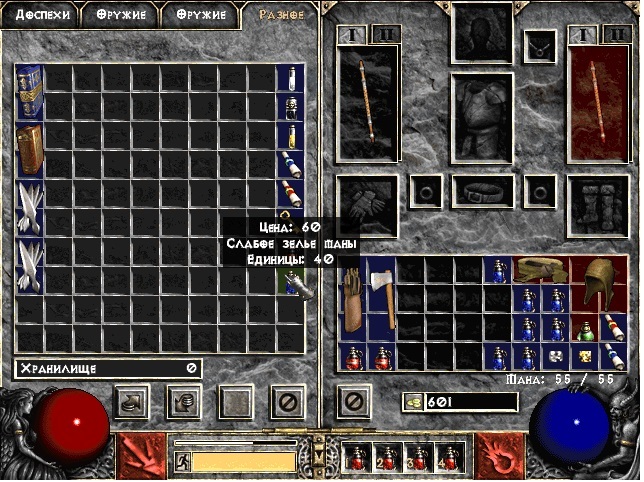Toggle the run/walk button

click(x=183, y=461)
